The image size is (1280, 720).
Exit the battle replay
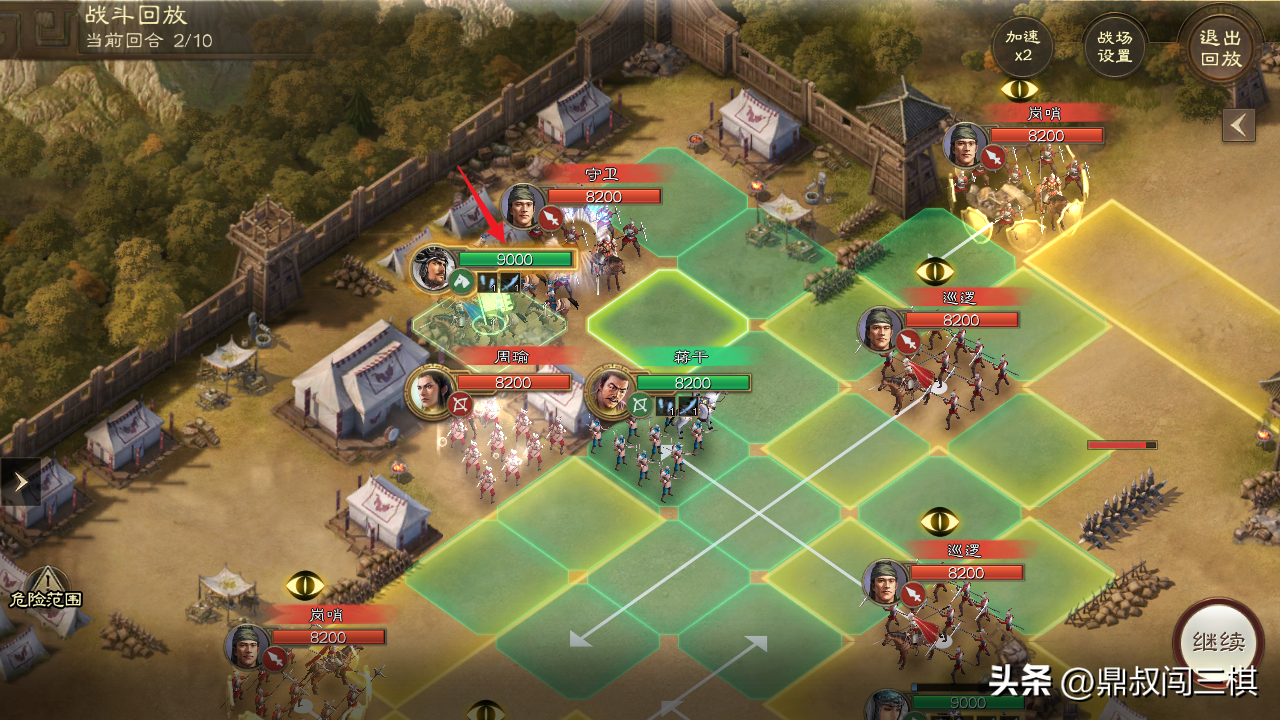1220,48
